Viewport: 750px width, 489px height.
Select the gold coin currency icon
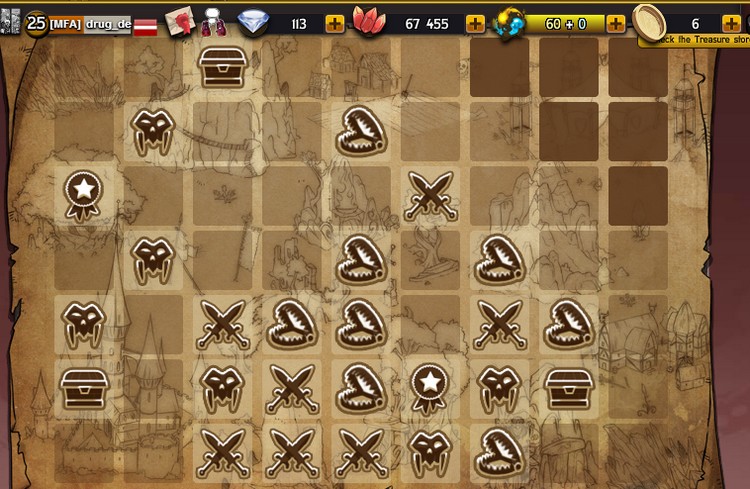(651, 21)
